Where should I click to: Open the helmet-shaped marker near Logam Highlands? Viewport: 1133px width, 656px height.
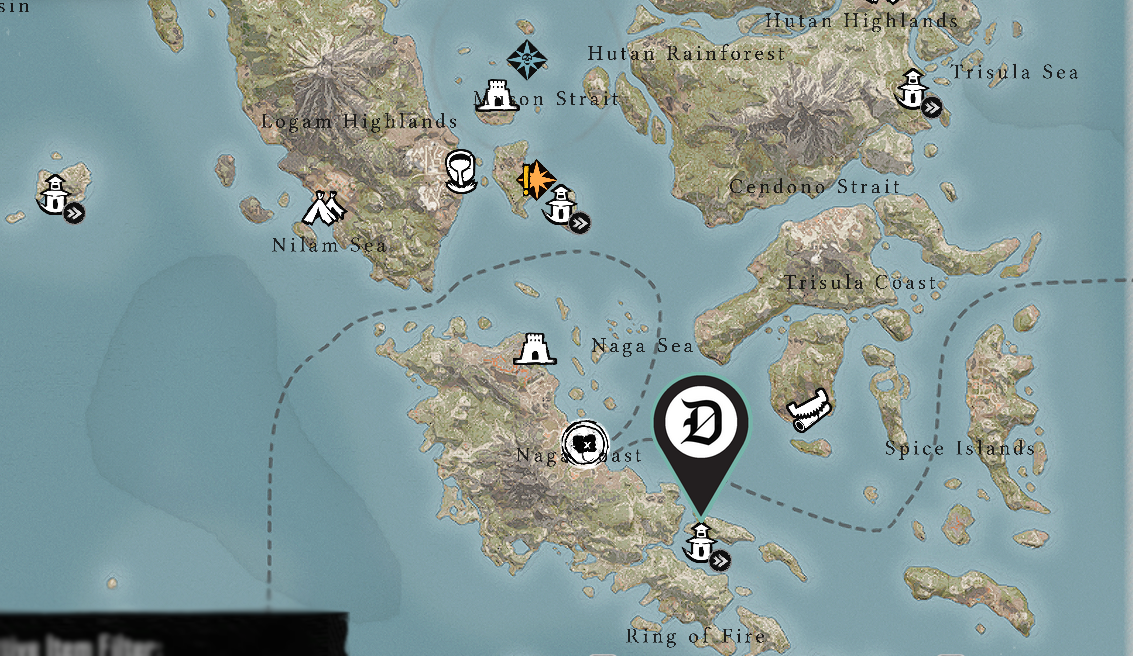(460, 170)
